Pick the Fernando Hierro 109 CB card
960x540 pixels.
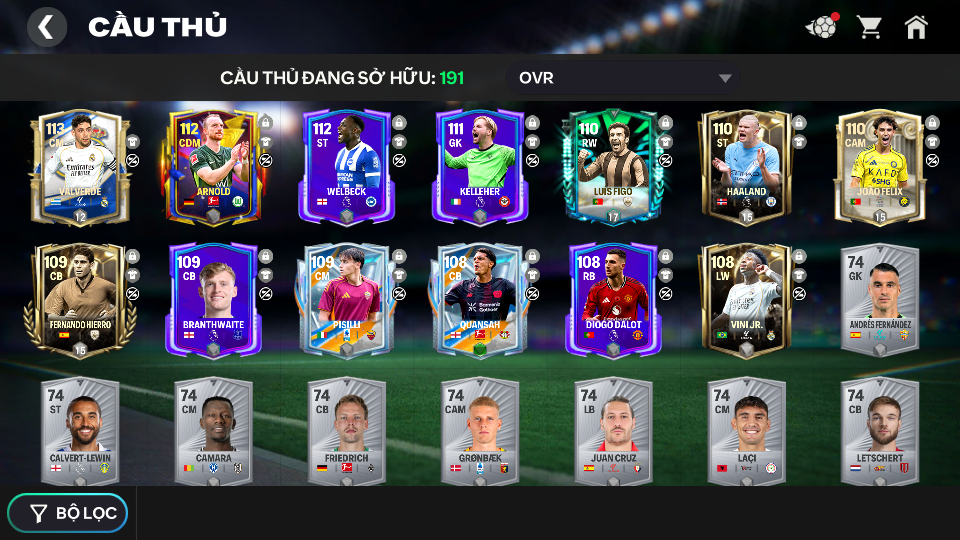(x=80, y=298)
